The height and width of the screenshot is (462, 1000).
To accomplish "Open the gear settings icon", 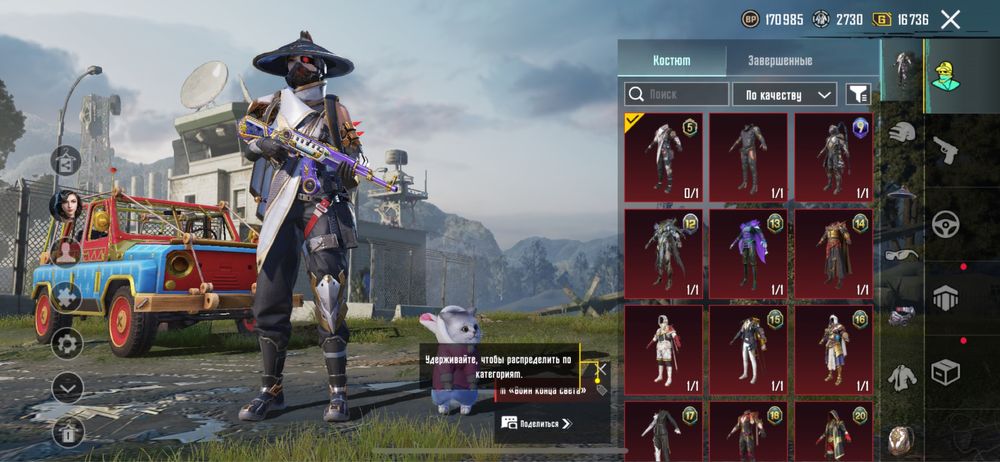I will point(67,343).
